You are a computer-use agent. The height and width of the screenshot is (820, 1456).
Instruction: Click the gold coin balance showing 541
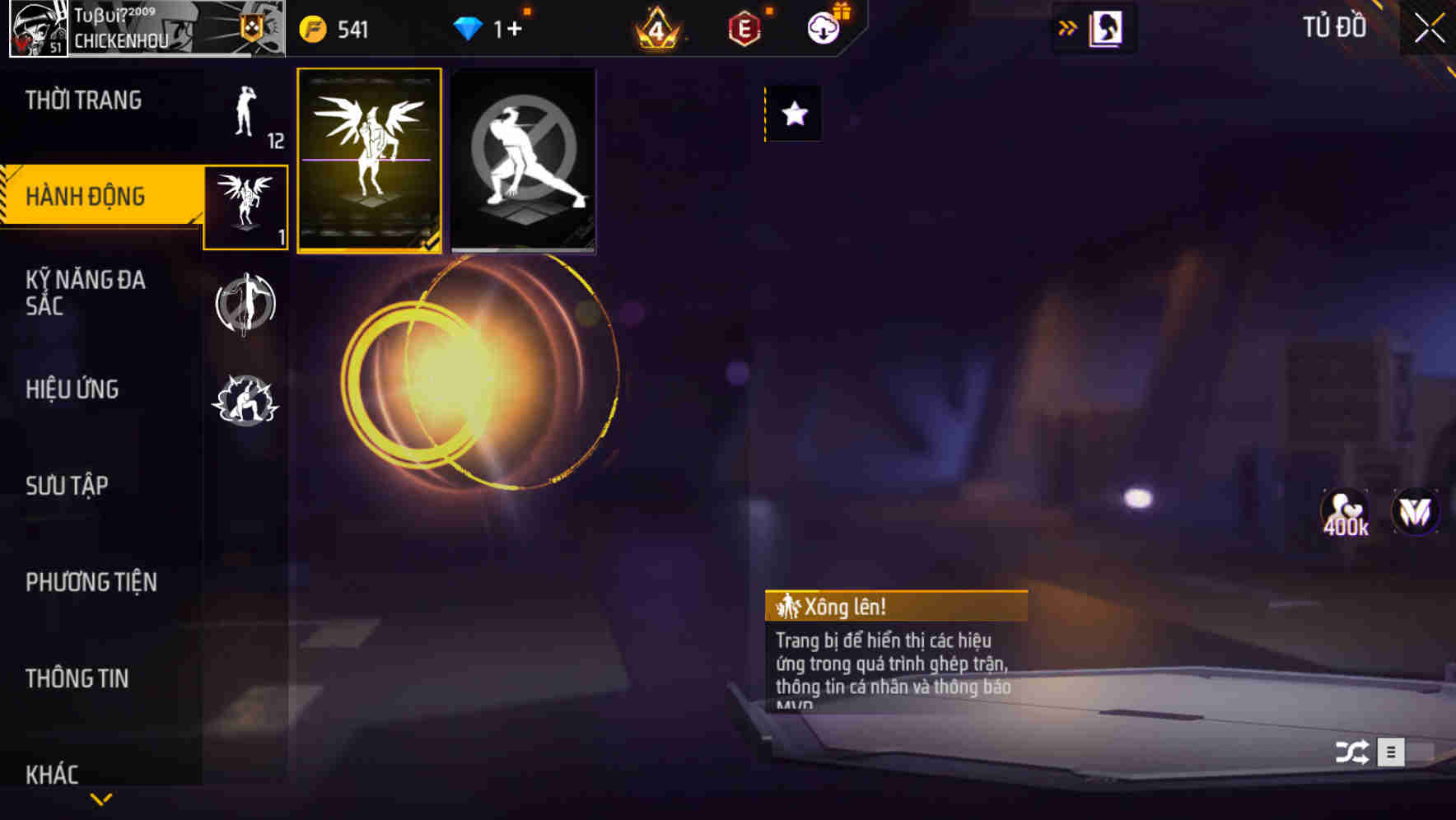tap(333, 28)
